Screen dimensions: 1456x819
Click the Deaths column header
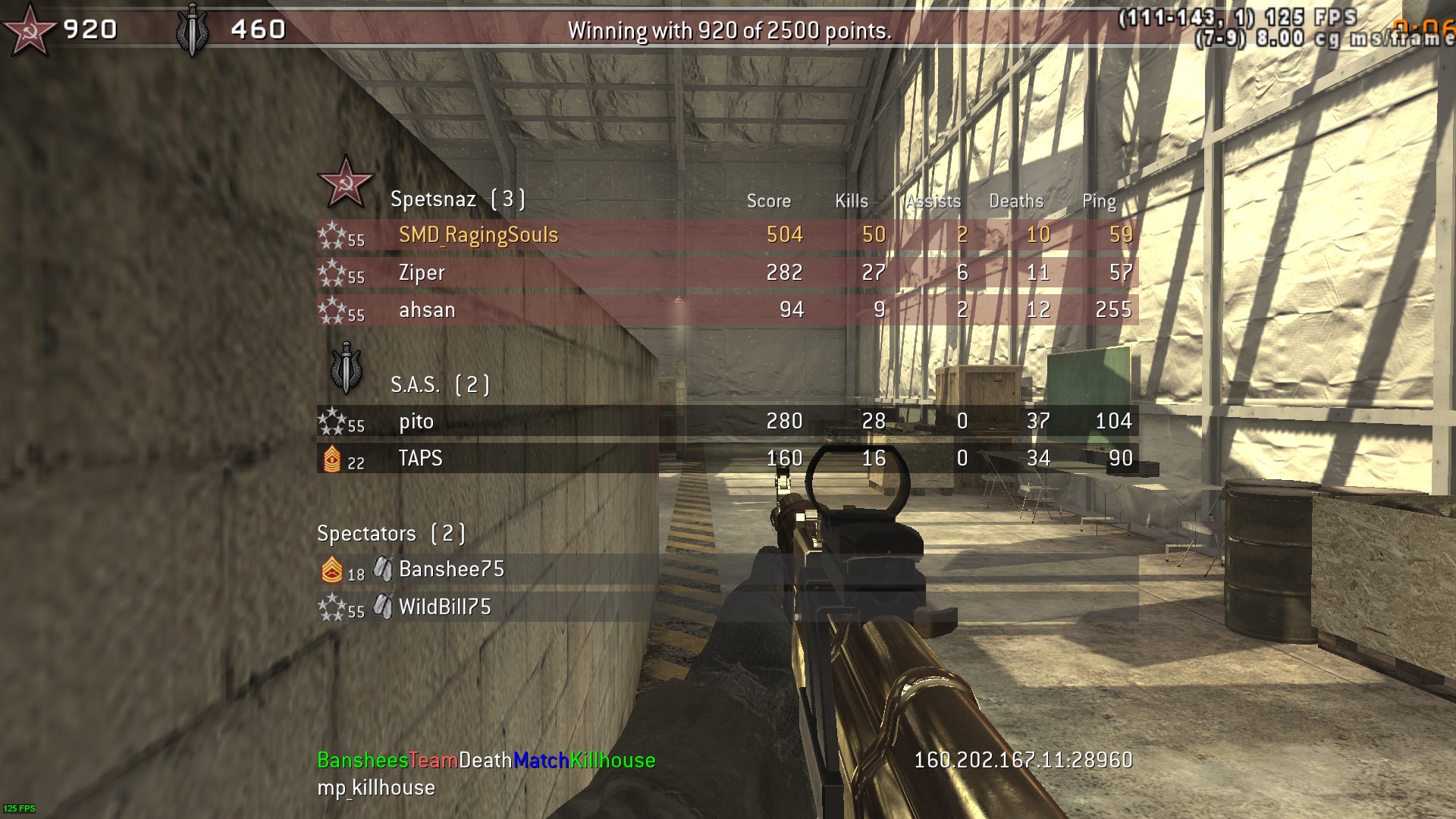point(1015,201)
